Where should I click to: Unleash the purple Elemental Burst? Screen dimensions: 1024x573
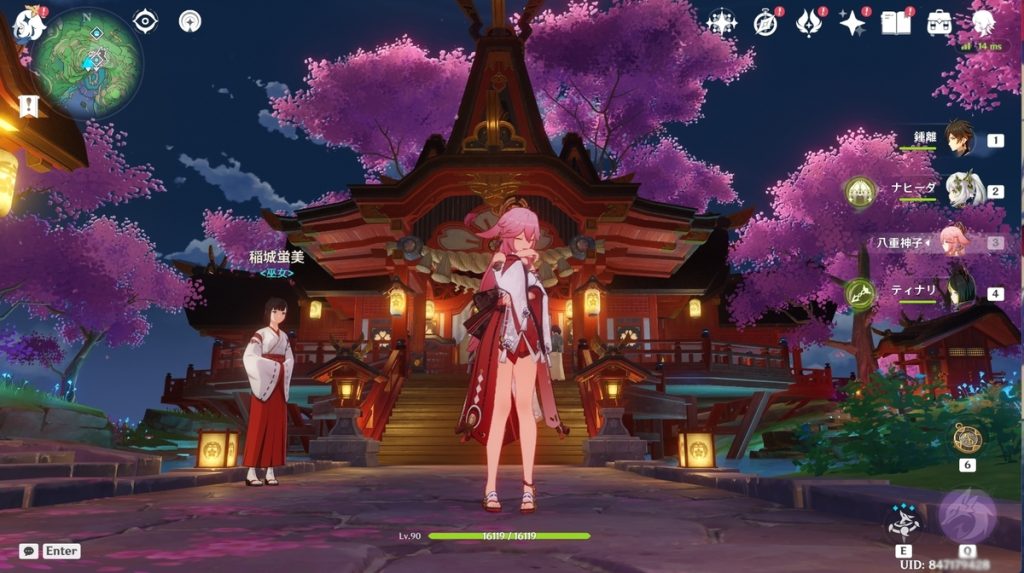point(967,517)
